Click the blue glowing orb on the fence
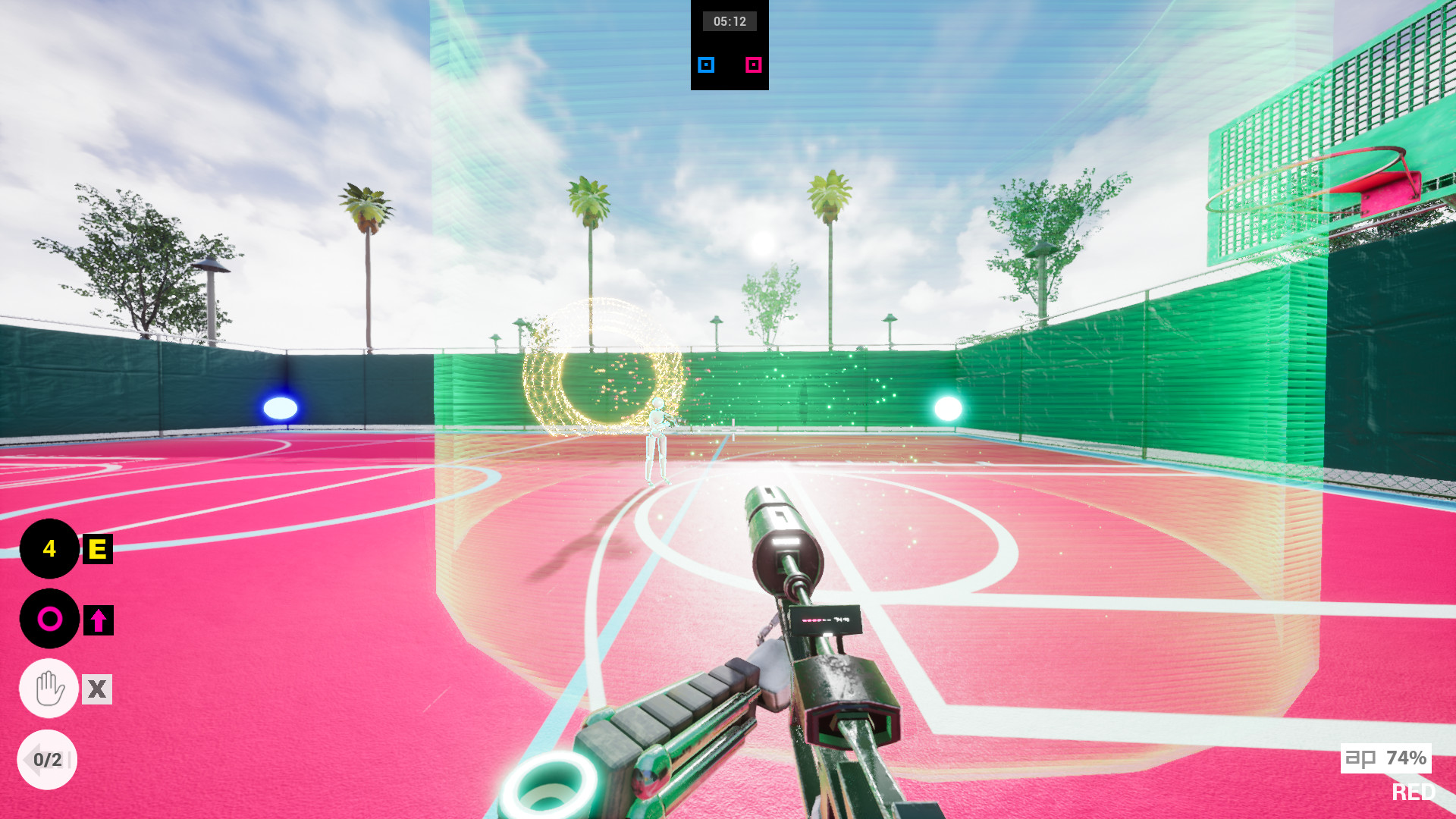The image size is (1456, 819). tap(281, 407)
